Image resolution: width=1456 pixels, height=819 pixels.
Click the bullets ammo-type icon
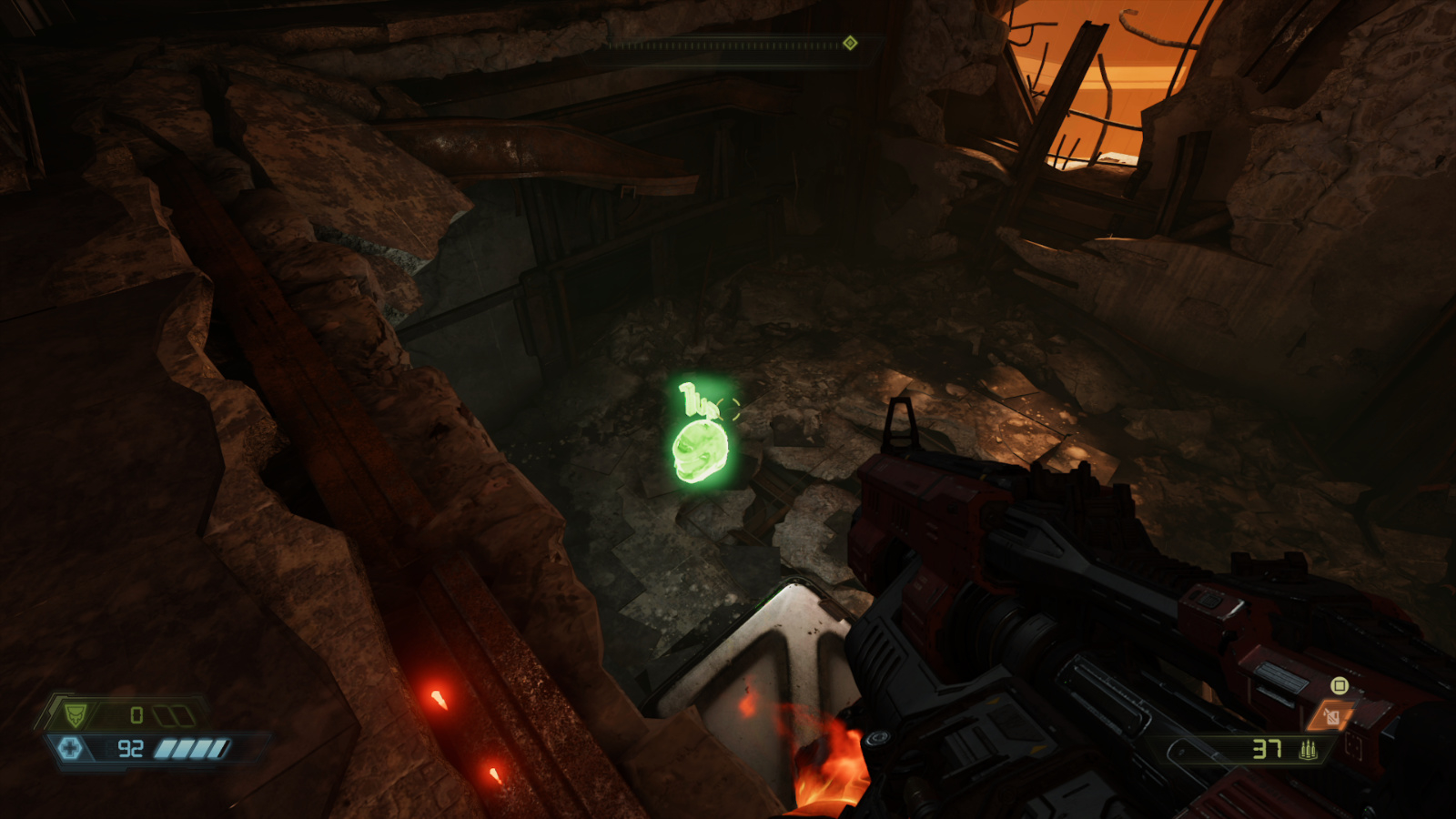tap(1309, 750)
